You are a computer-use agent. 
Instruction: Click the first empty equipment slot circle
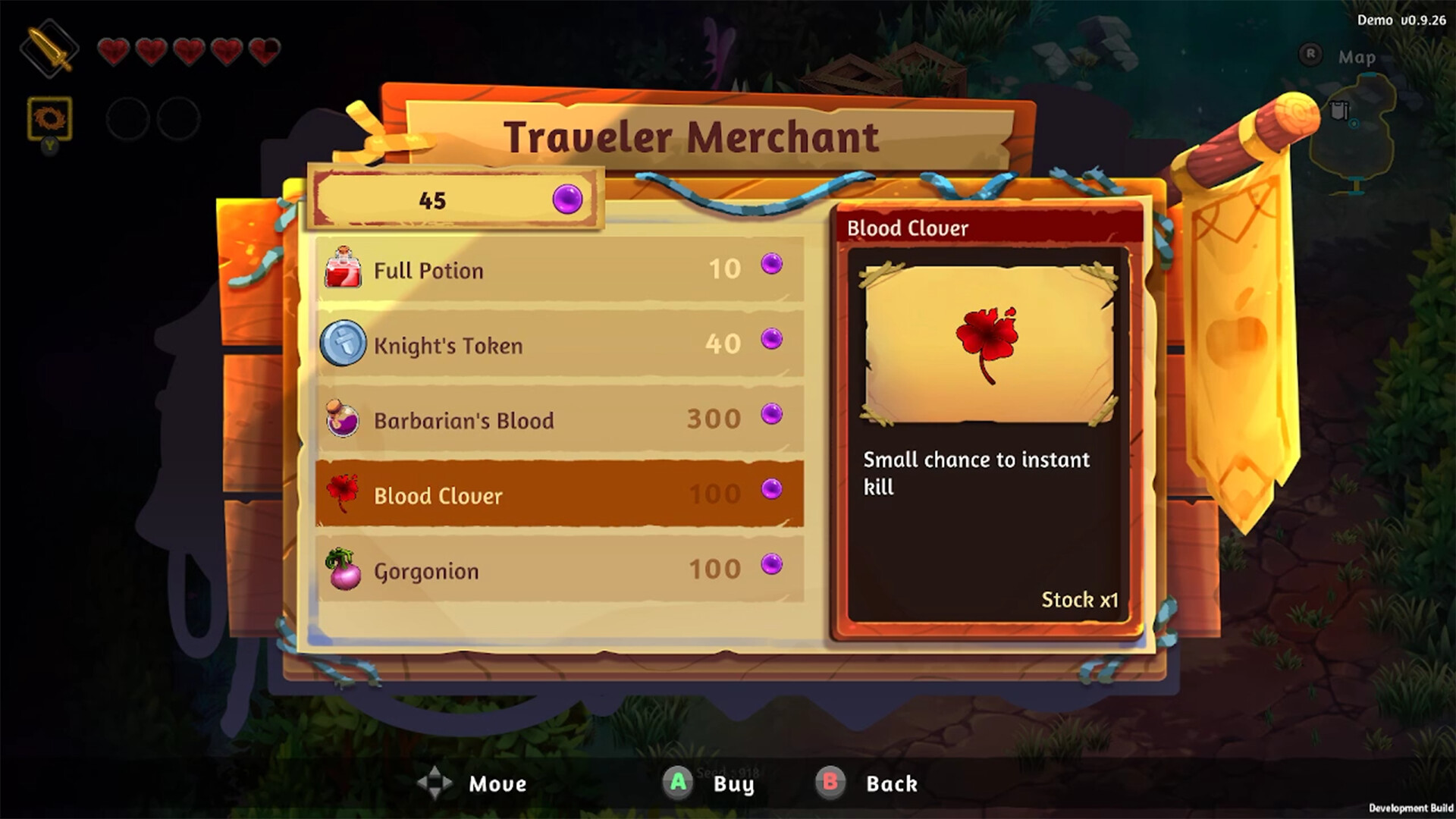126,119
